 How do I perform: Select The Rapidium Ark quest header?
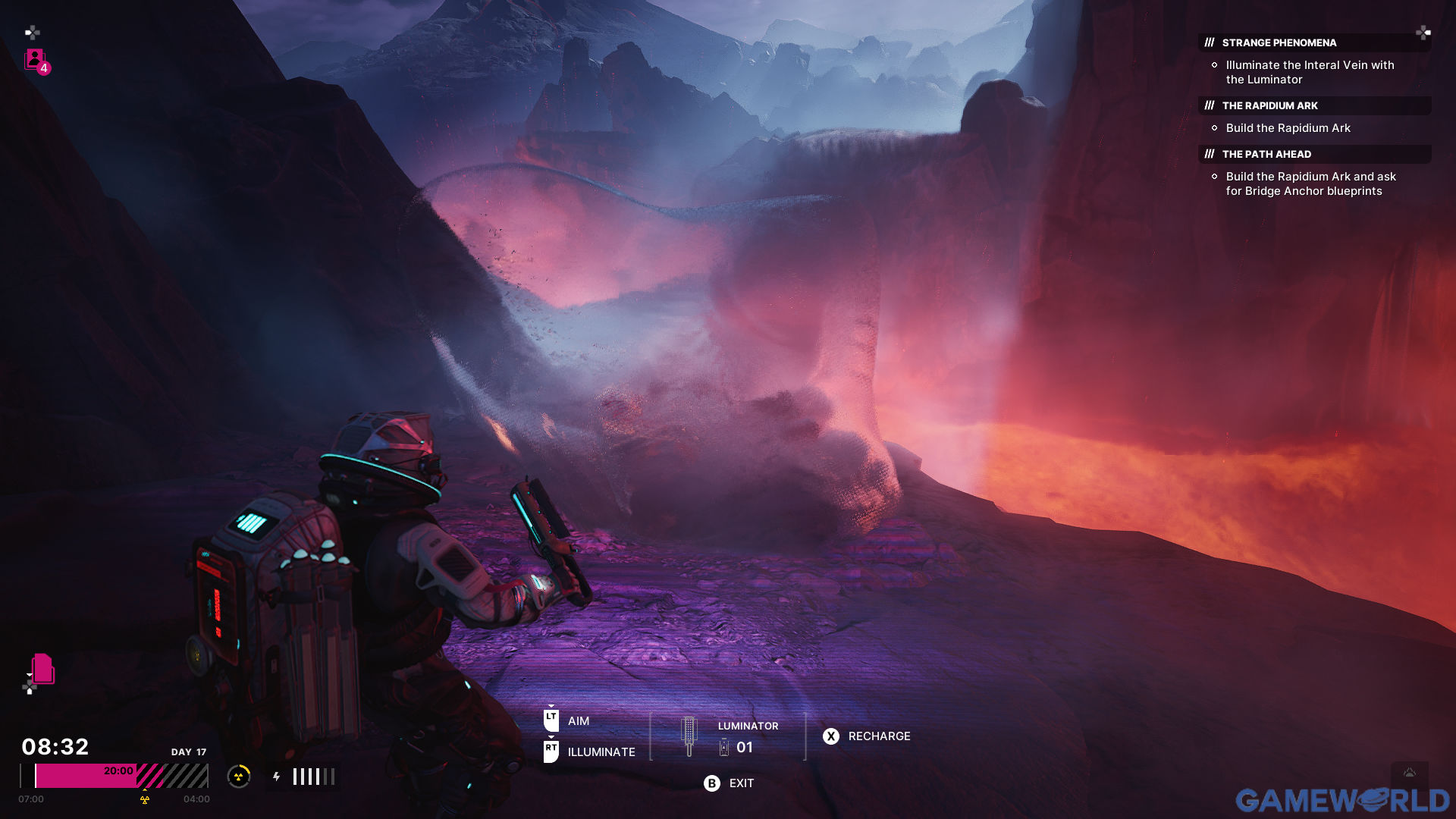[1269, 105]
